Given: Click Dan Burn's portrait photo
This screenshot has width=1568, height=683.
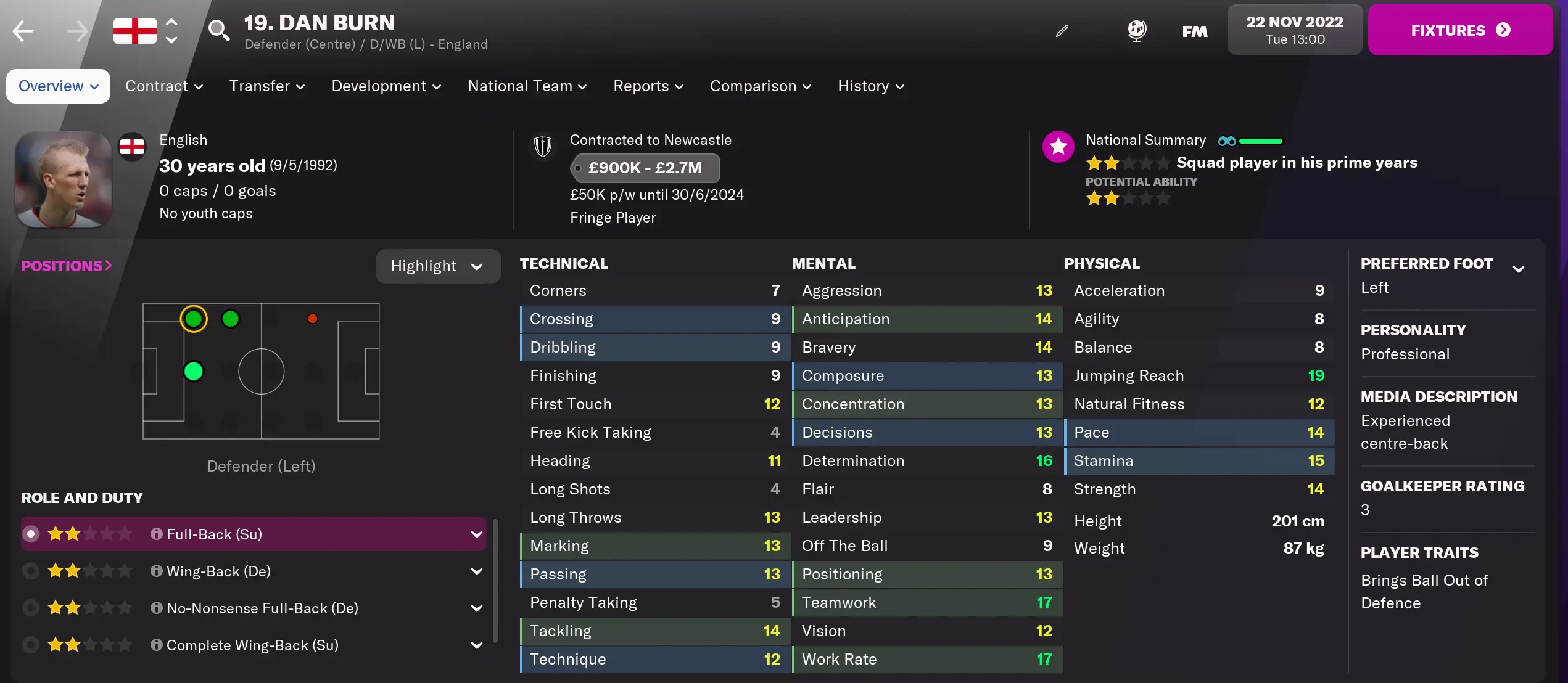Looking at the screenshot, I should [x=62, y=179].
